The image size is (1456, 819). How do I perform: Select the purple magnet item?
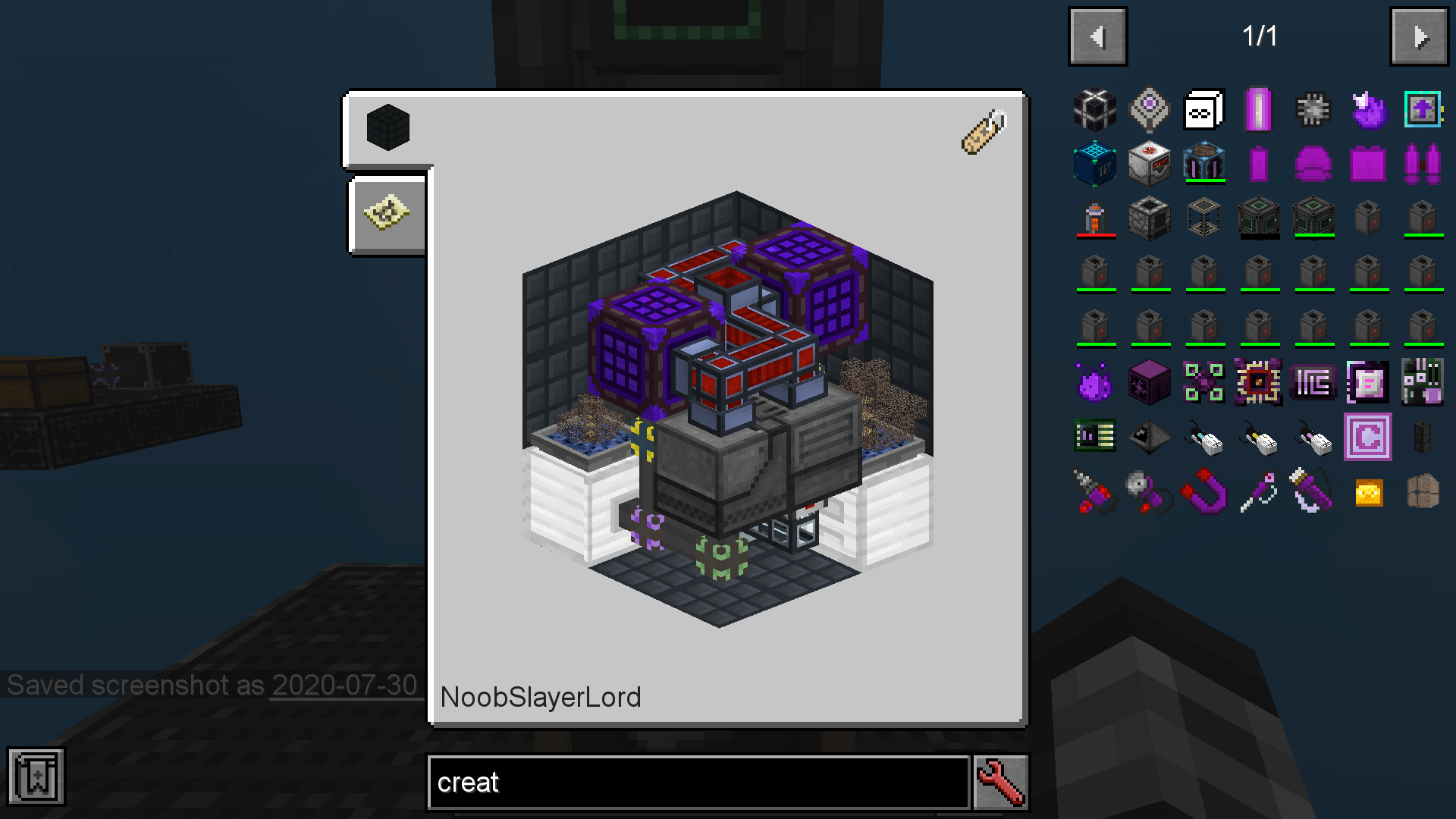pyautogui.click(x=1203, y=491)
